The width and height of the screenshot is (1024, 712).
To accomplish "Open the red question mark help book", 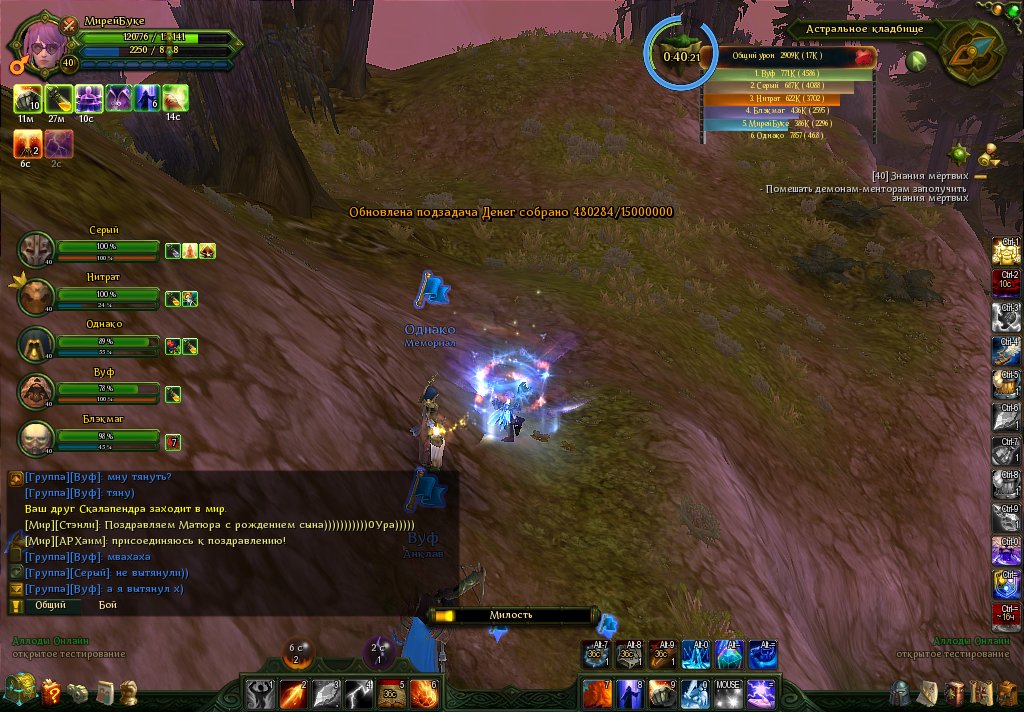I will coord(52,691).
